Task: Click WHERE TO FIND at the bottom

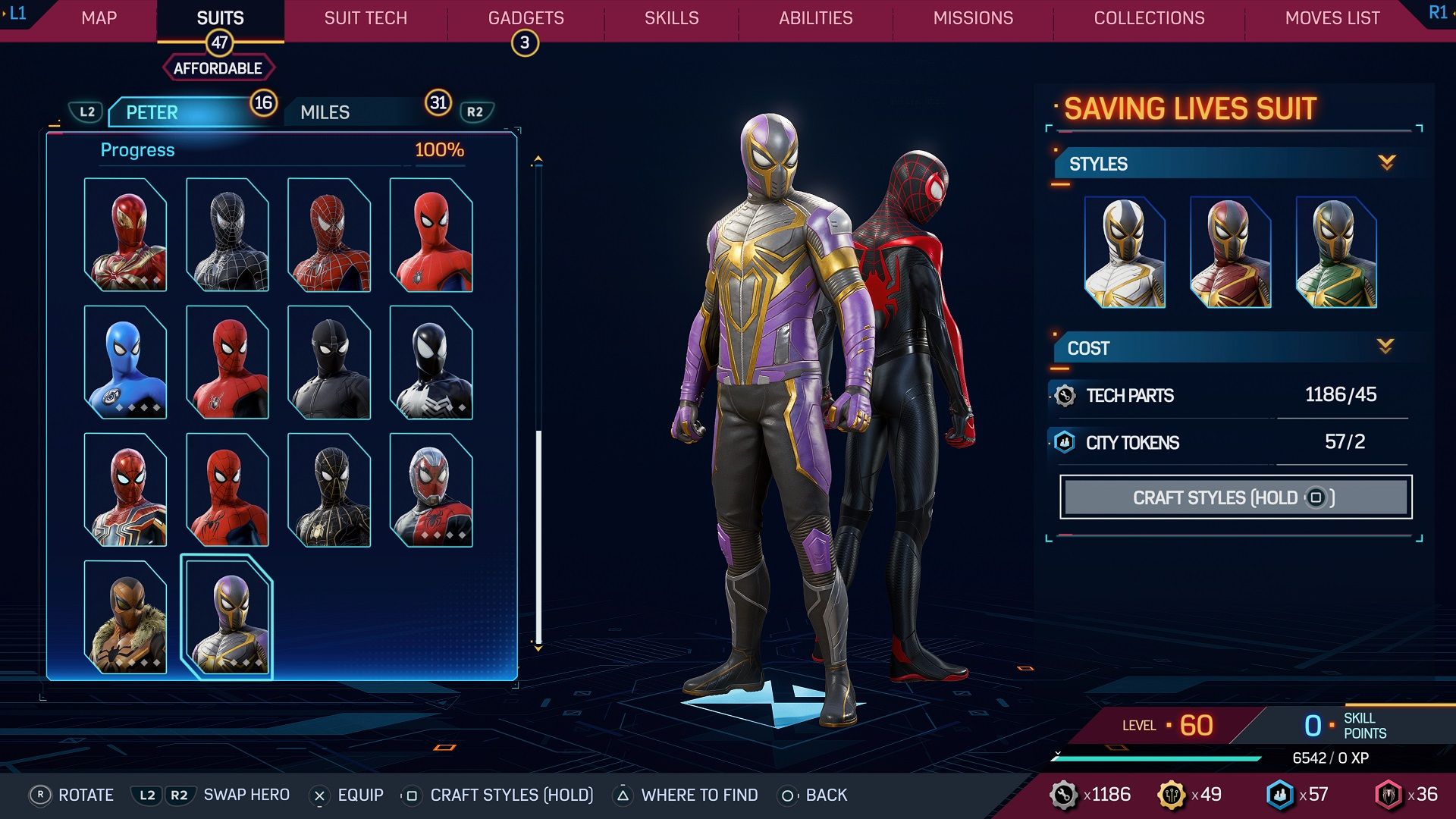Action: 699,795
